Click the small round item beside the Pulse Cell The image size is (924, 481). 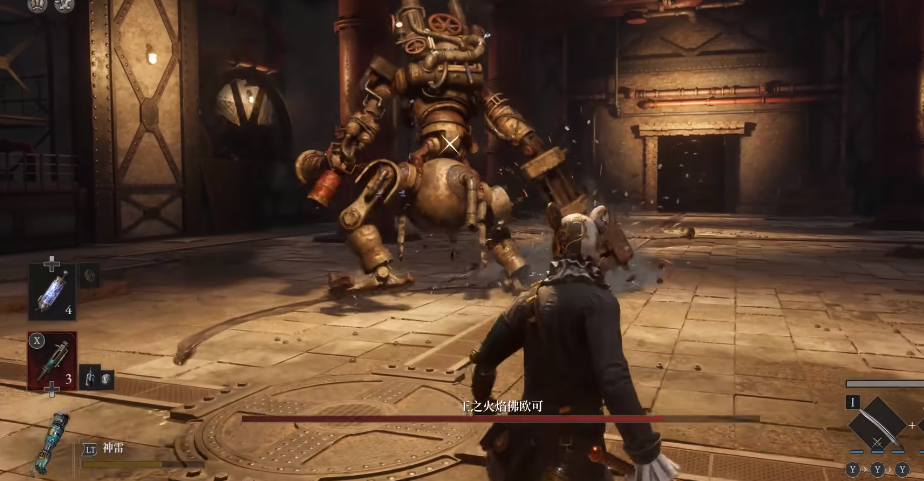[88, 275]
